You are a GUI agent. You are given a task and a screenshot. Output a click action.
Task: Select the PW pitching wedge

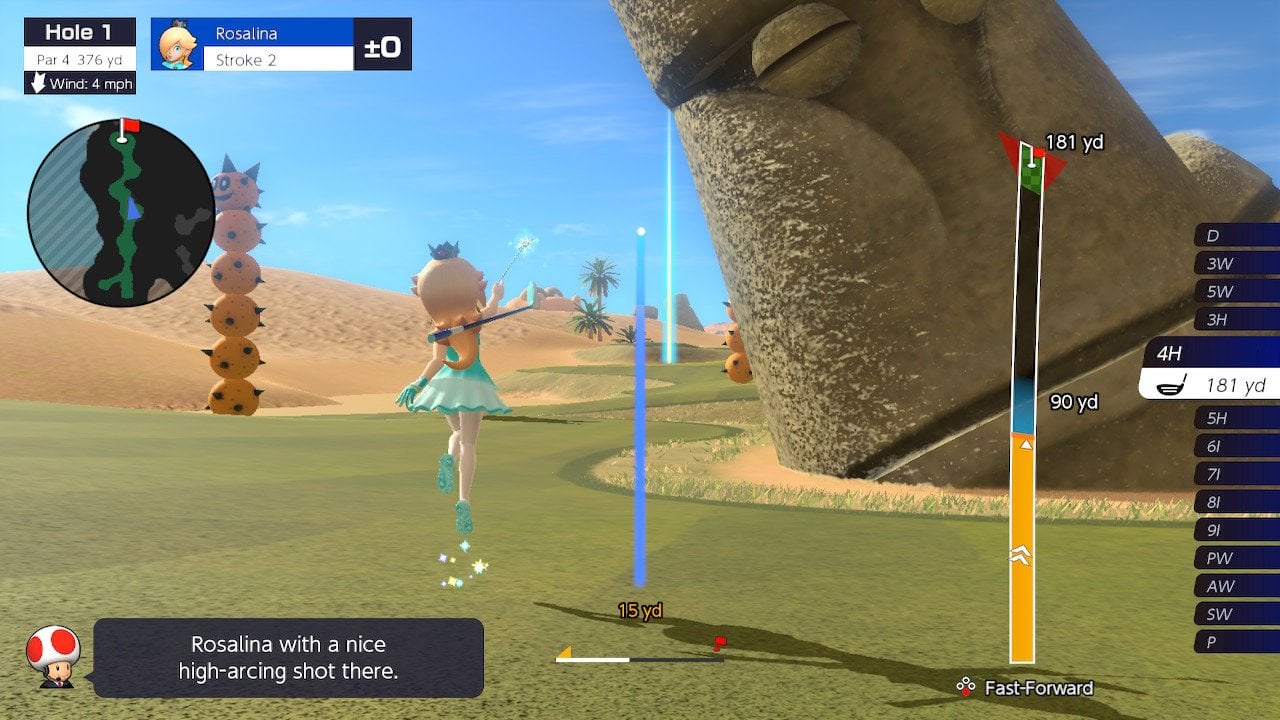click(x=1236, y=558)
